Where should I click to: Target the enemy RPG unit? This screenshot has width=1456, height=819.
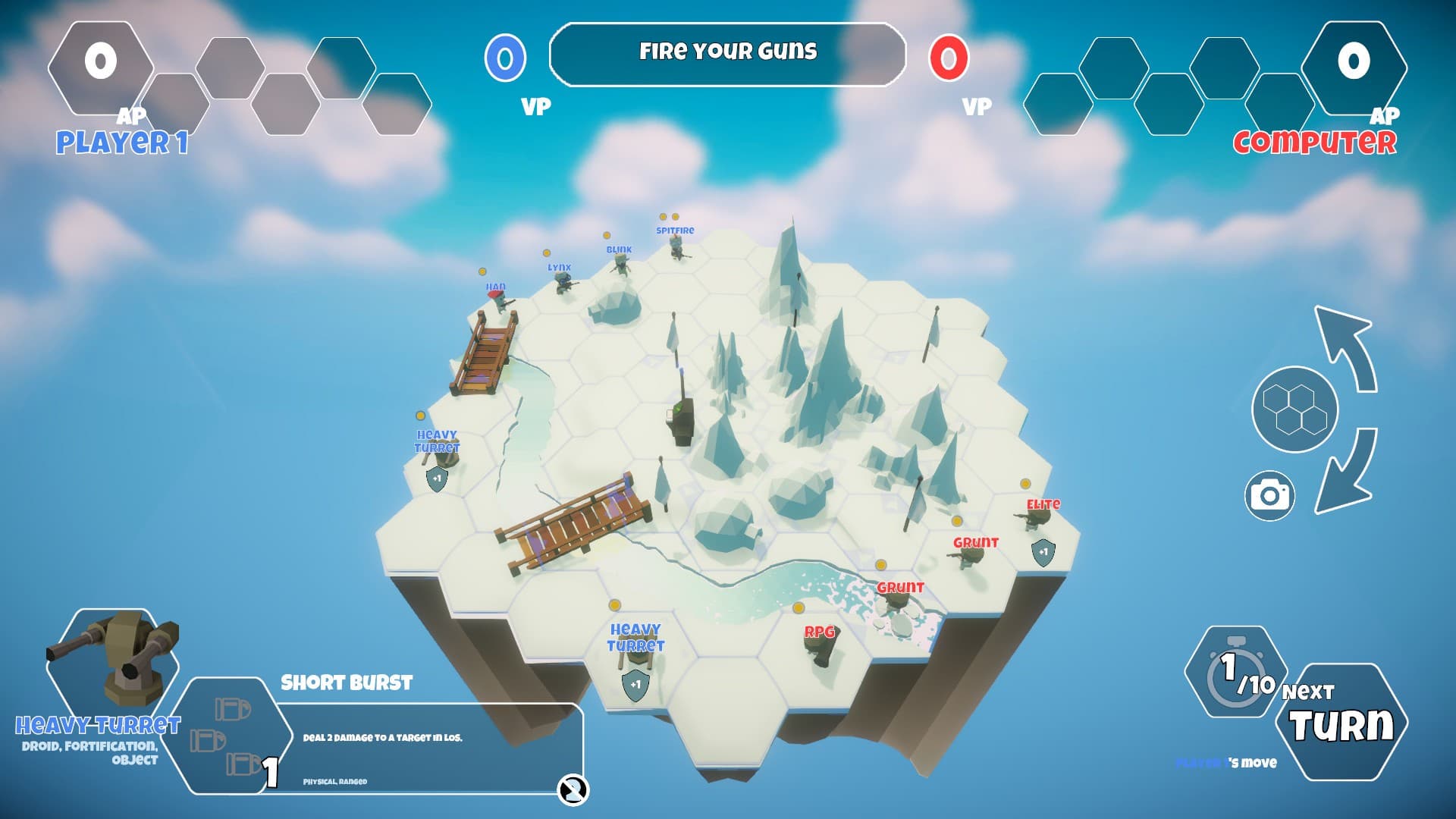pos(819,646)
